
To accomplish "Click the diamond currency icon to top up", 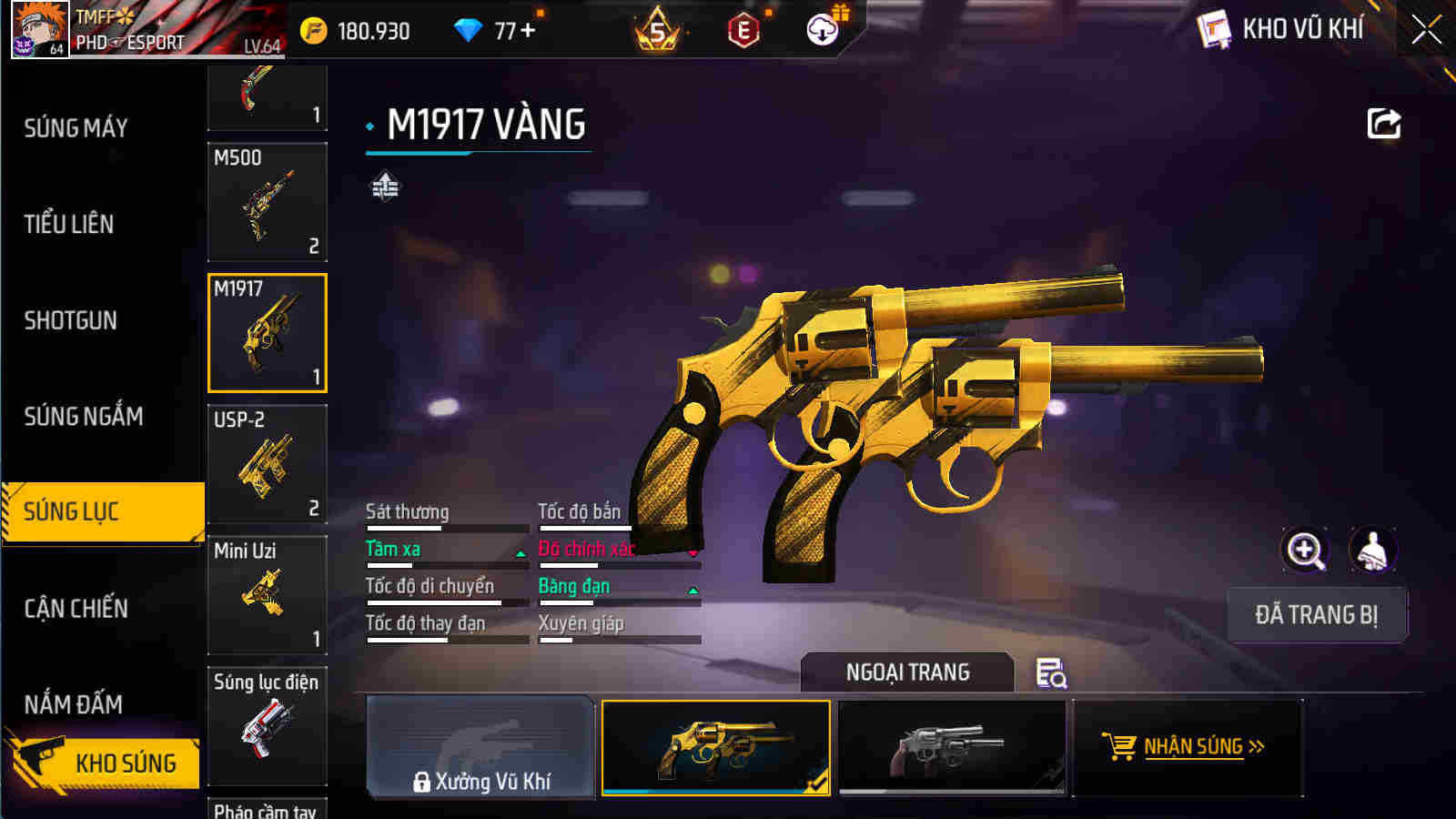I will (469, 29).
